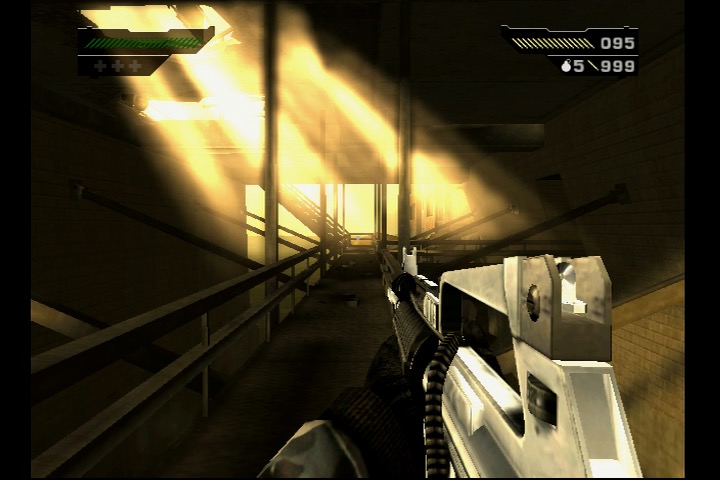Image resolution: width=720 pixels, height=480 pixels.
Task: Select the grenade icon
Action: pos(564,66)
